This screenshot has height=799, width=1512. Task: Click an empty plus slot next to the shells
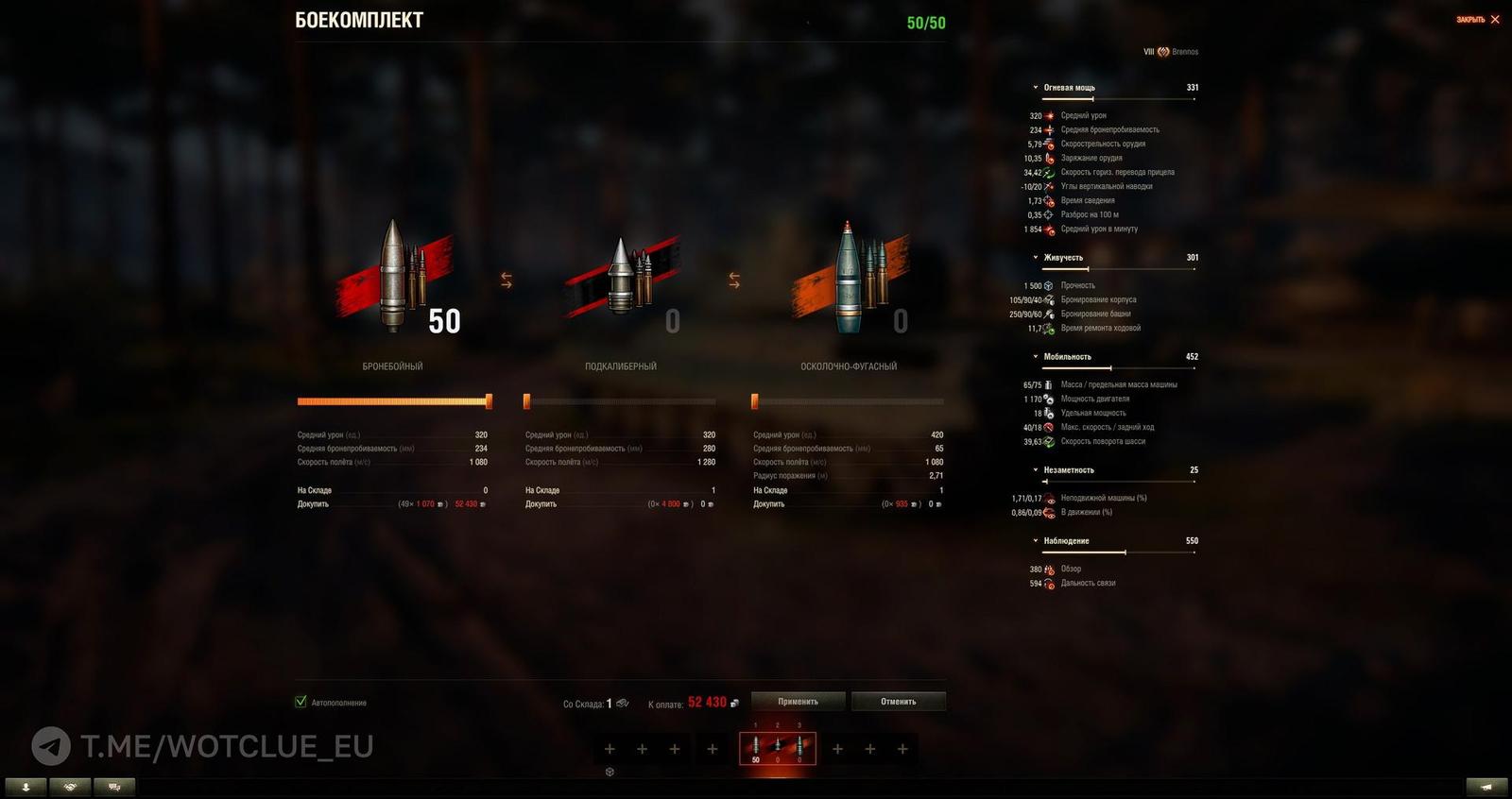tap(610, 748)
